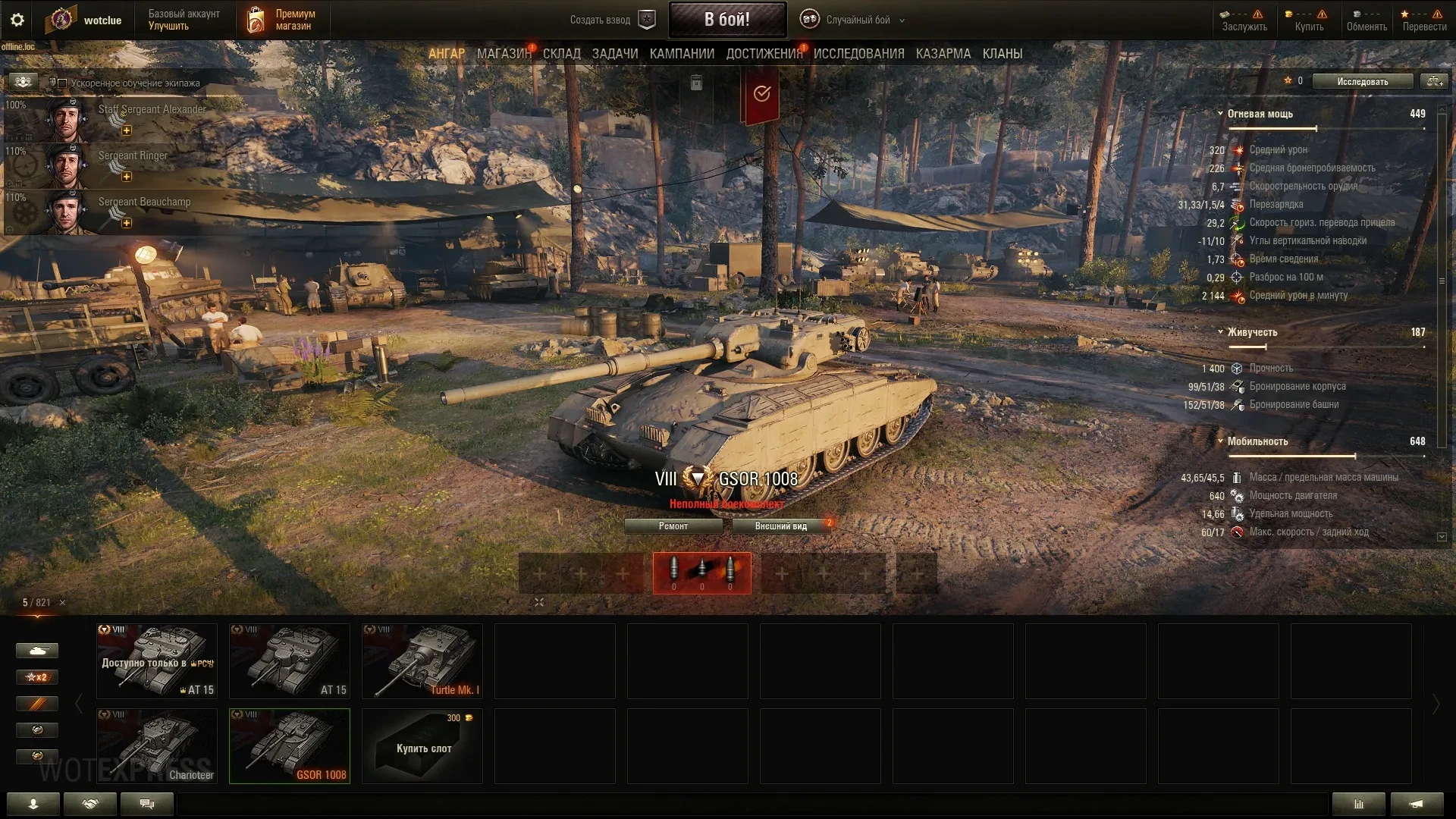This screenshot has height=819, width=1456.
Task: Open the Премиум магазин
Action: [x=282, y=20]
